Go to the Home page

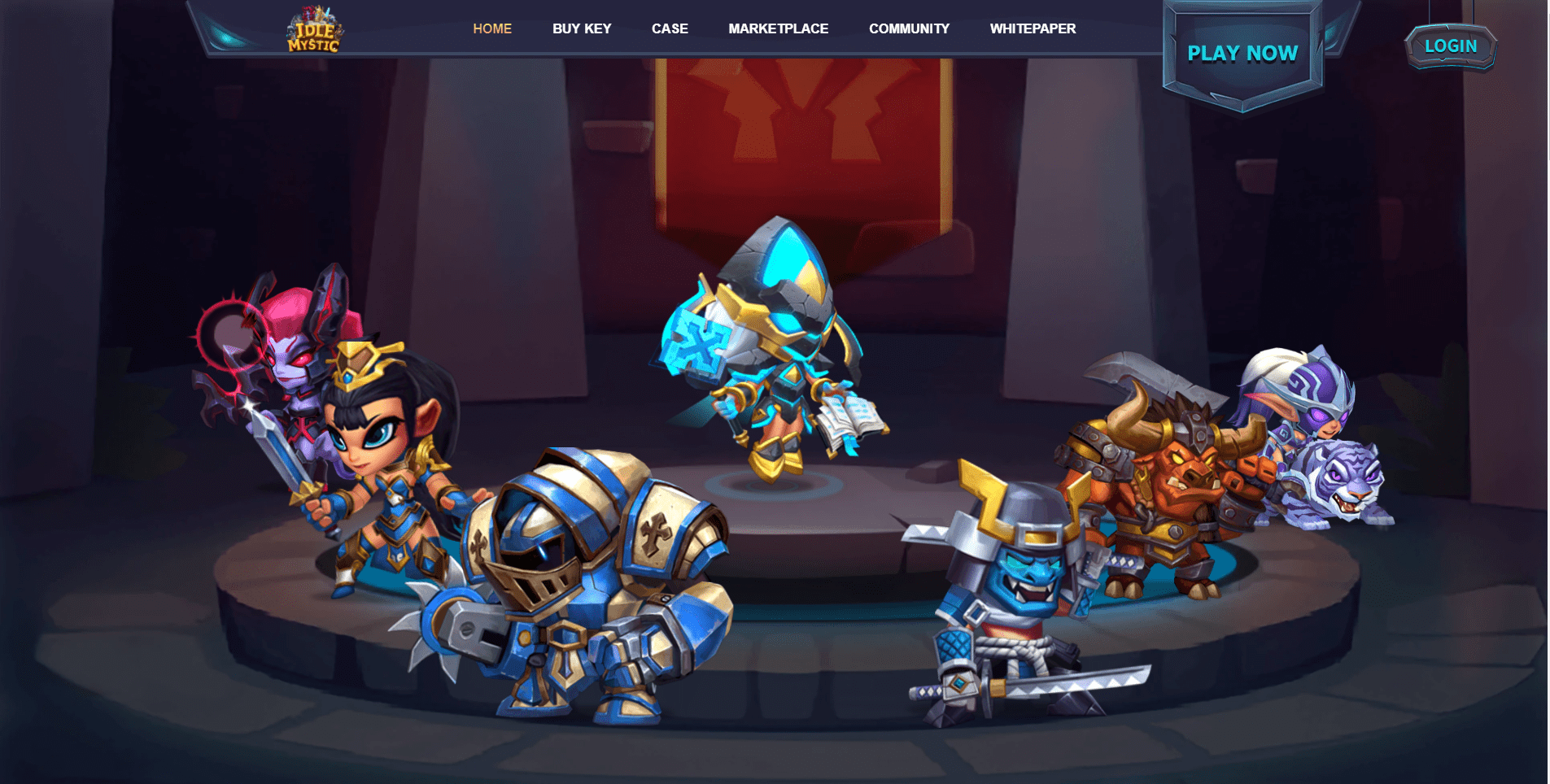pyautogui.click(x=492, y=28)
